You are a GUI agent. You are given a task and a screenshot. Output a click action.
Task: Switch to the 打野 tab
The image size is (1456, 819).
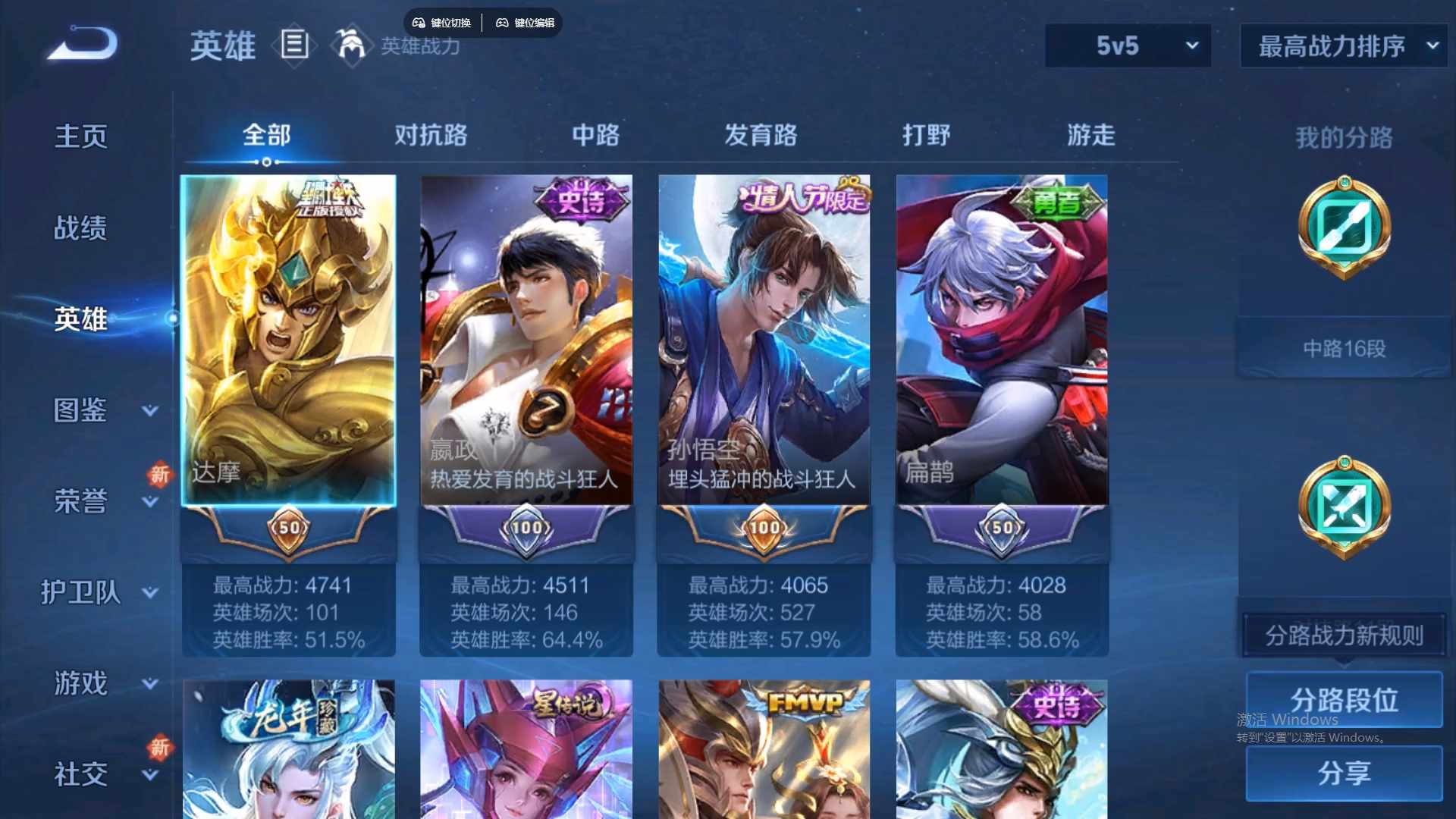coord(927,135)
